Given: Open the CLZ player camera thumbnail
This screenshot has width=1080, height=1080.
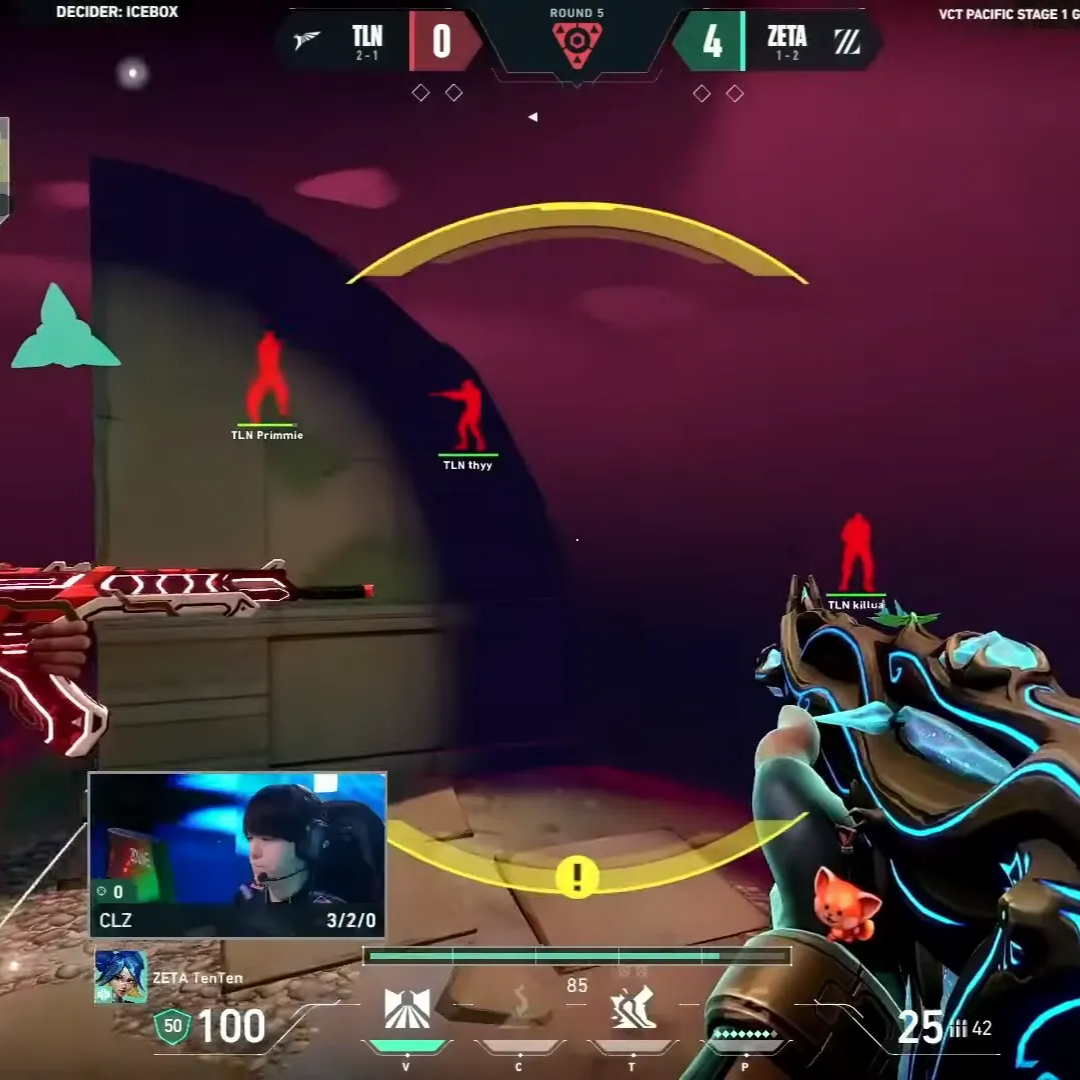Looking at the screenshot, I should [238, 854].
